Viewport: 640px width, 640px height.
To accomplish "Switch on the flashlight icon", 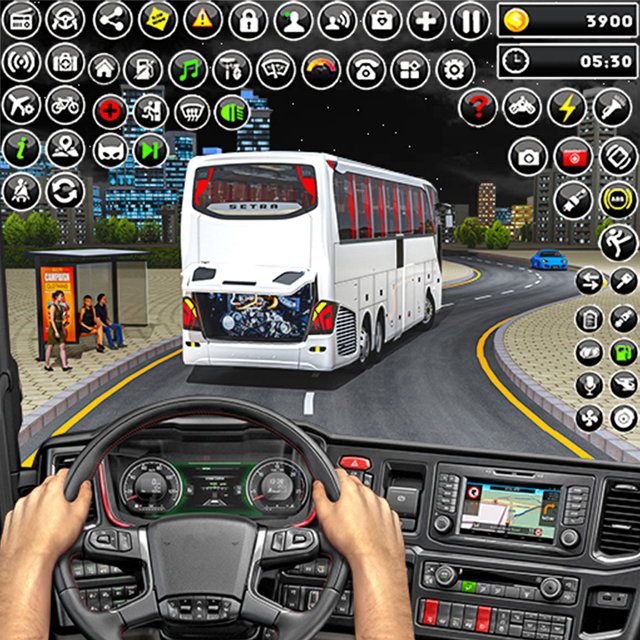I will coord(613,107).
